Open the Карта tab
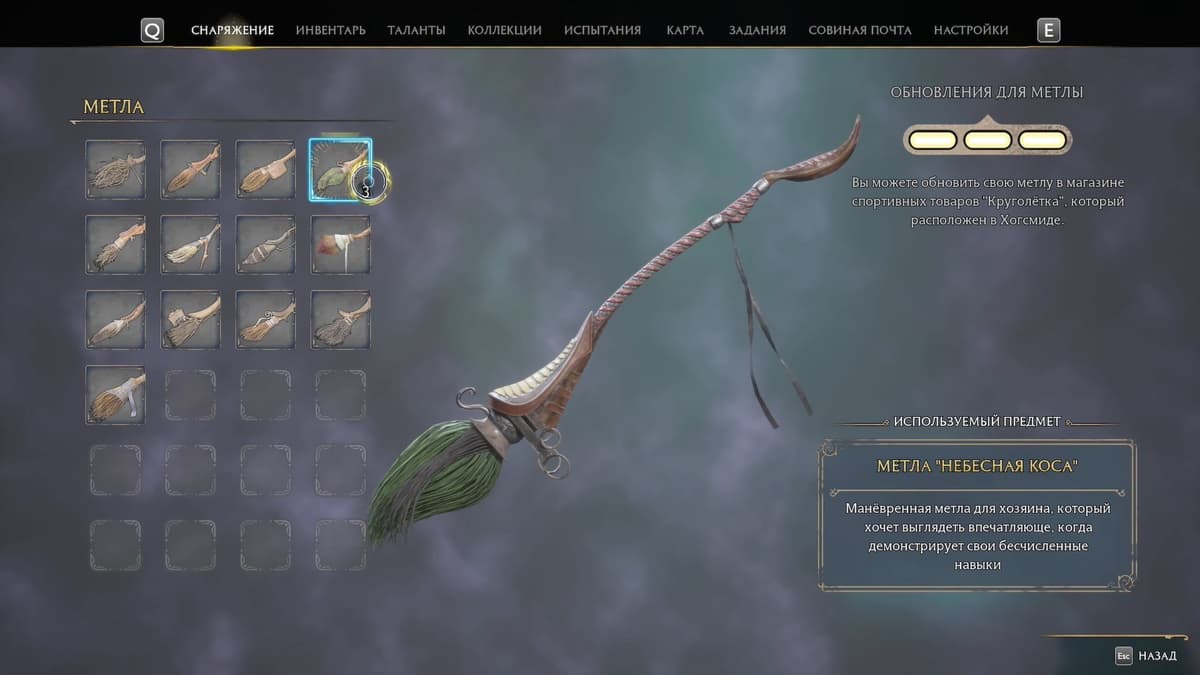The height and width of the screenshot is (675, 1200). pos(685,30)
